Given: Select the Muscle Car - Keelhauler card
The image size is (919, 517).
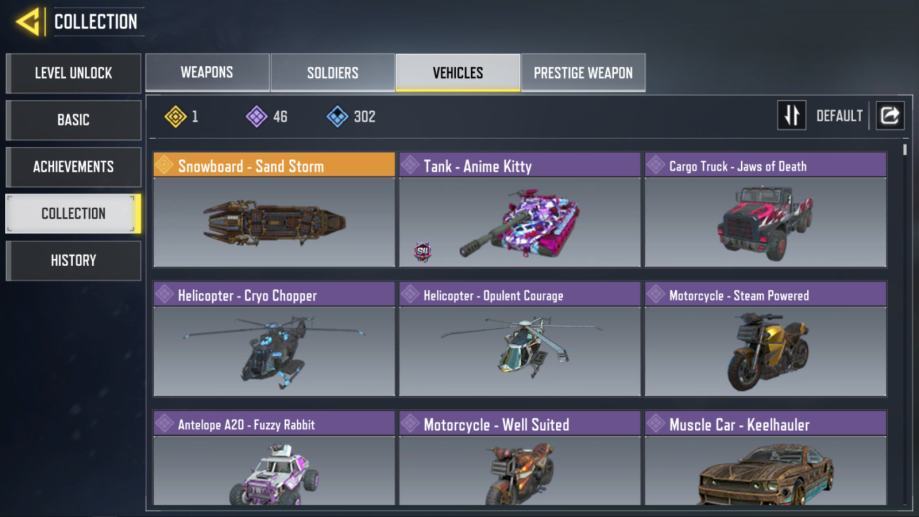Looking at the screenshot, I should (x=765, y=459).
